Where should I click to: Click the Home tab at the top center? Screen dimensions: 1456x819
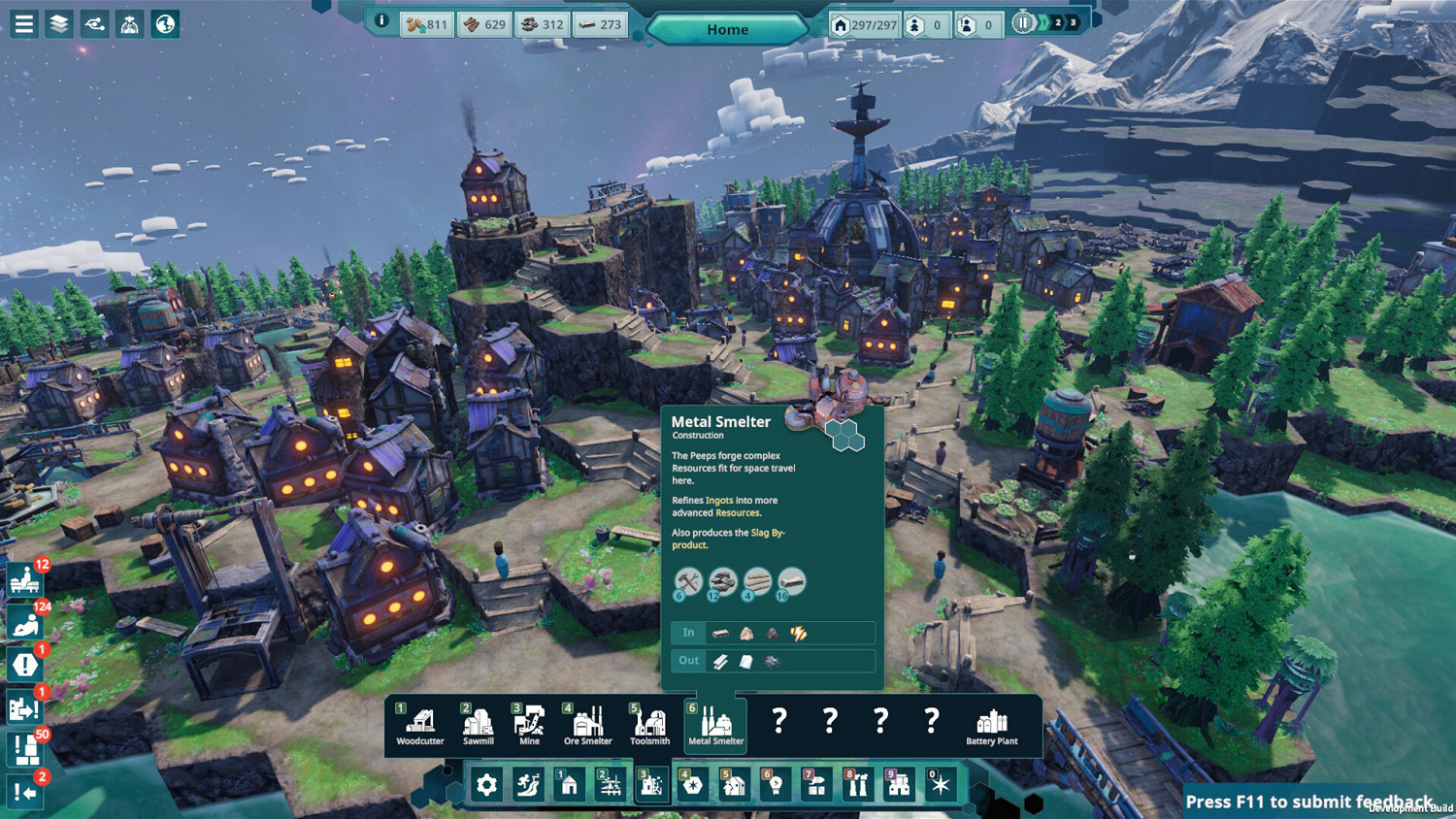click(727, 28)
